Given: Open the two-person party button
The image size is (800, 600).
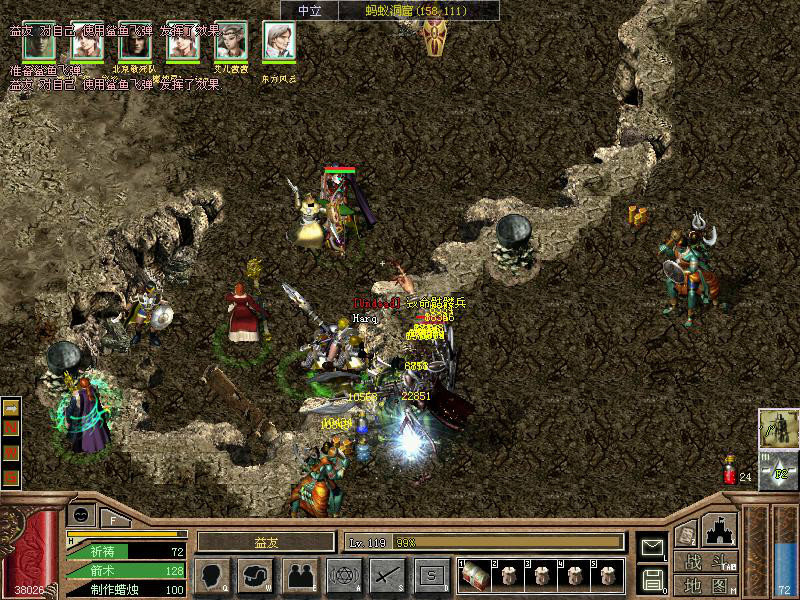Looking at the screenshot, I should [x=300, y=575].
